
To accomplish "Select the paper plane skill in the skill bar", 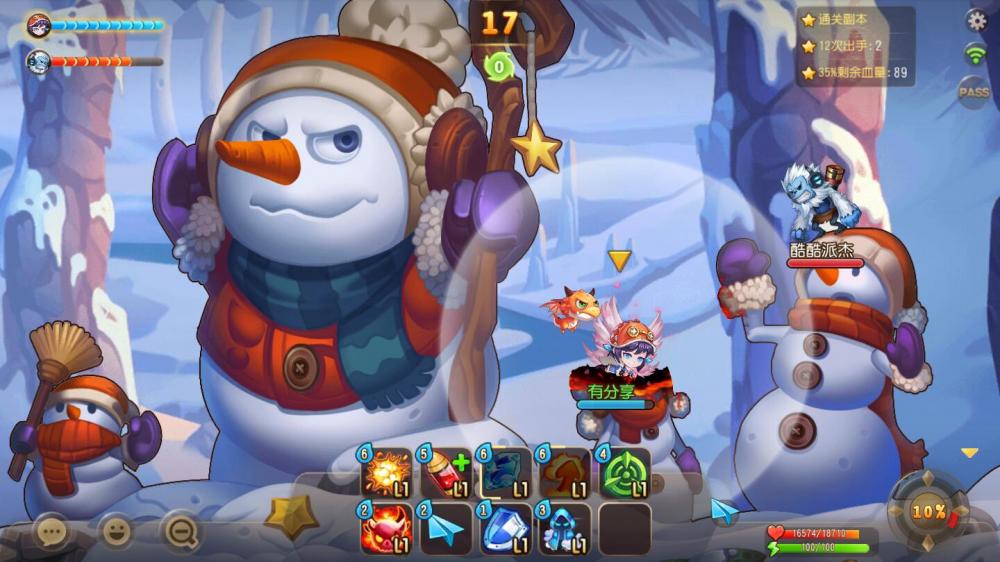I will click(446, 529).
